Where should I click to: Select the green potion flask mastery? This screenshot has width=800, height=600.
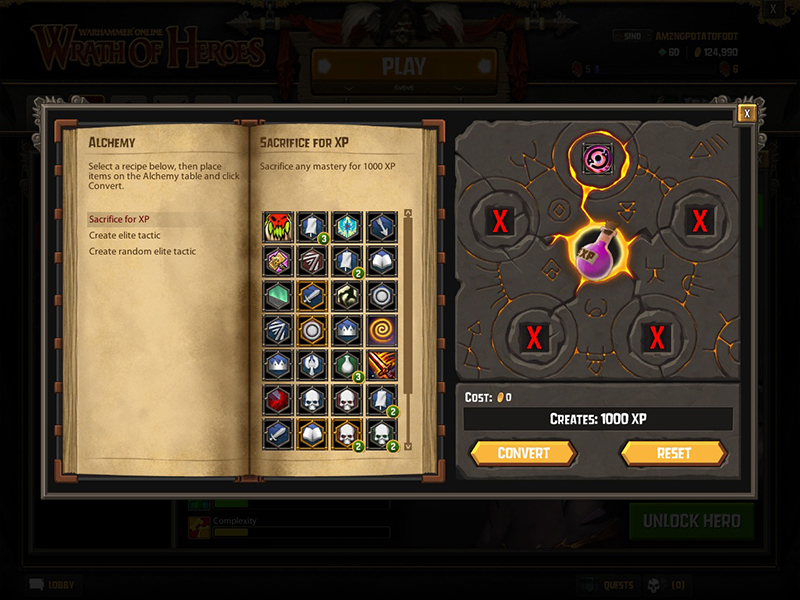point(345,364)
